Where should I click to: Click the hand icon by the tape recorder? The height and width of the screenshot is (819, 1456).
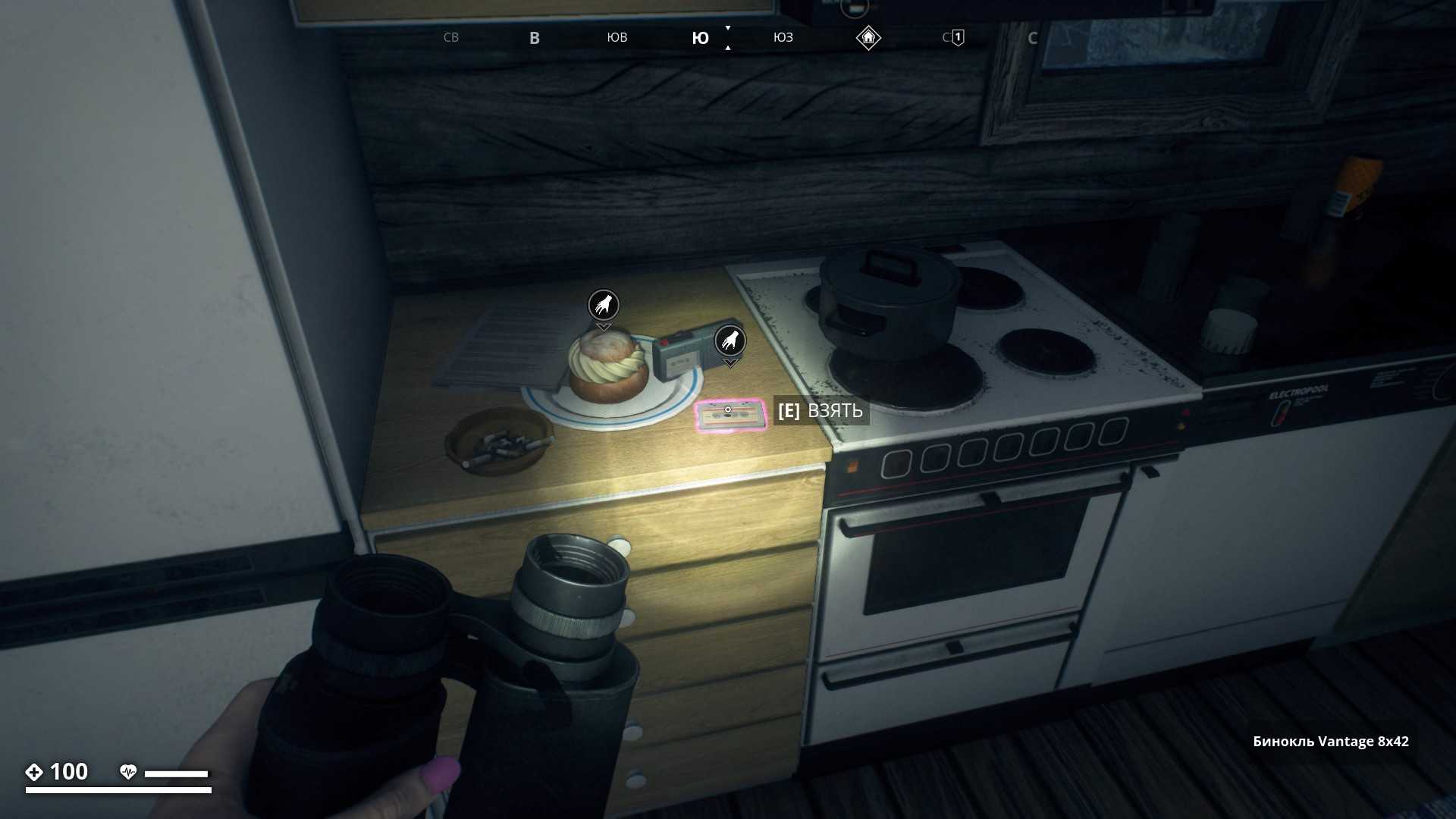[x=730, y=340]
